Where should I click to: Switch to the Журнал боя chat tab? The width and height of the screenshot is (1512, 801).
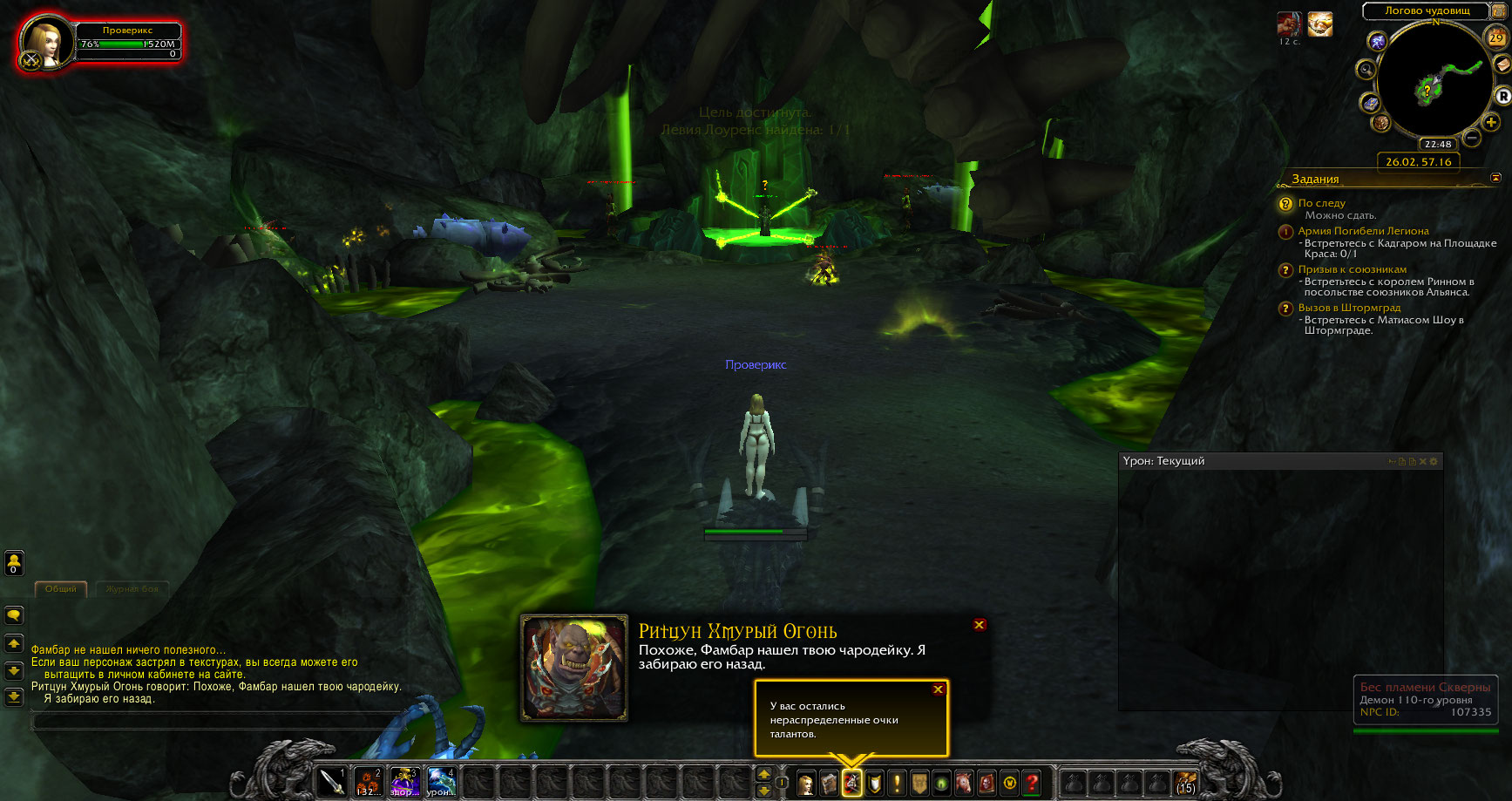(x=132, y=589)
